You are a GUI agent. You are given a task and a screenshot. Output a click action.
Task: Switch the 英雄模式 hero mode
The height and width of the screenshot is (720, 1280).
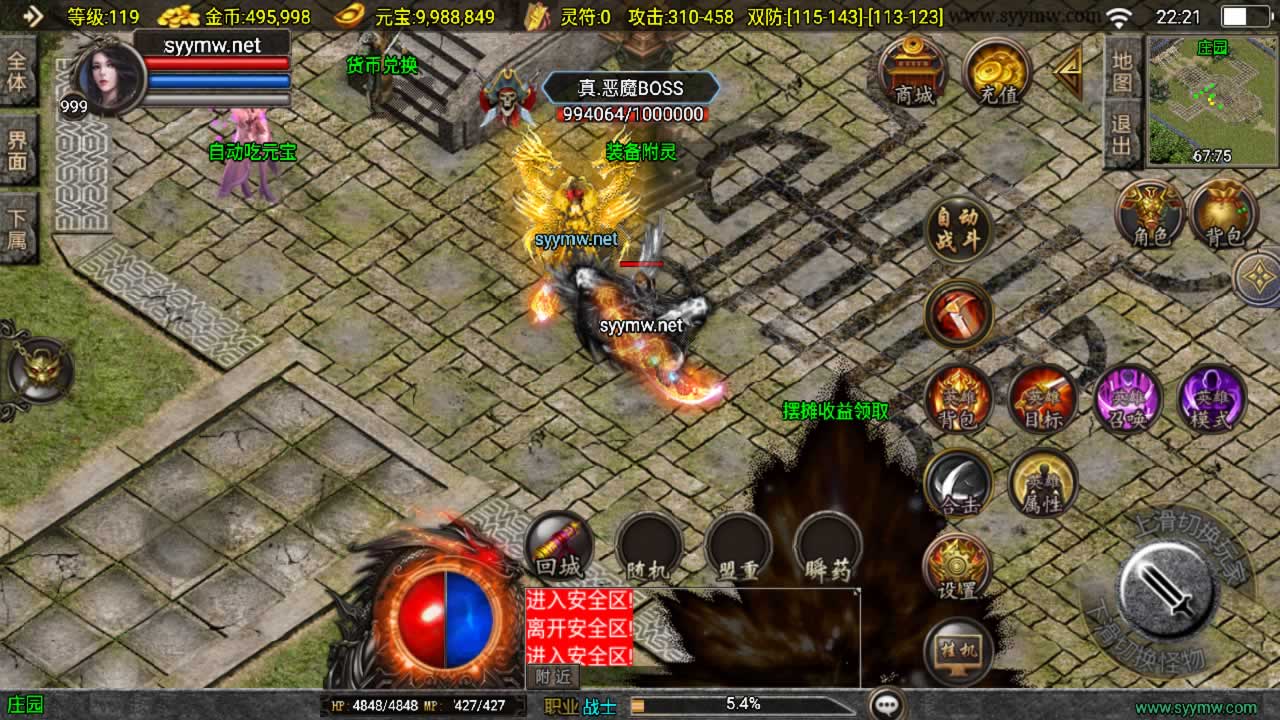coord(1212,400)
